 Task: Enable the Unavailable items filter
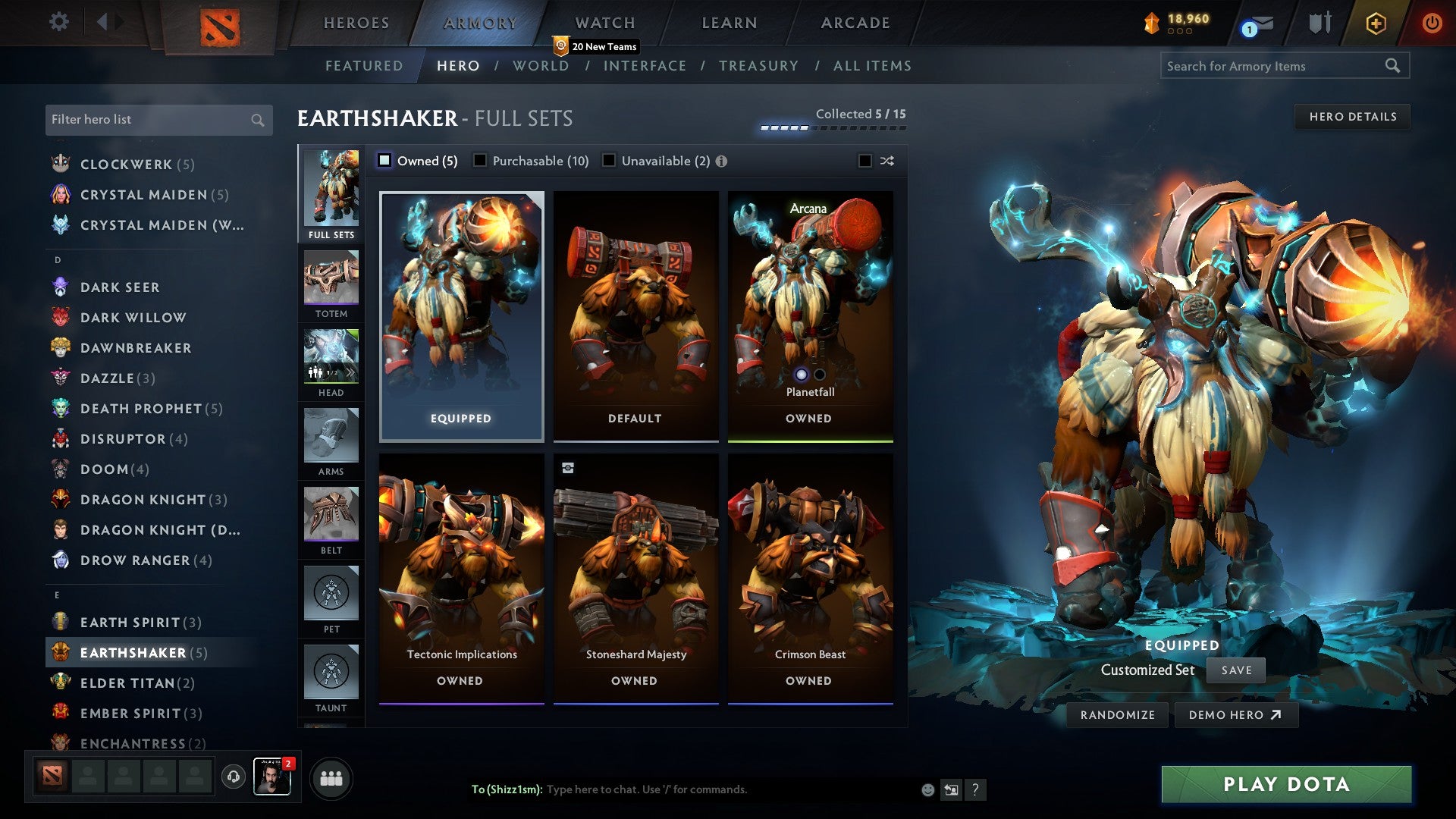[609, 161]
